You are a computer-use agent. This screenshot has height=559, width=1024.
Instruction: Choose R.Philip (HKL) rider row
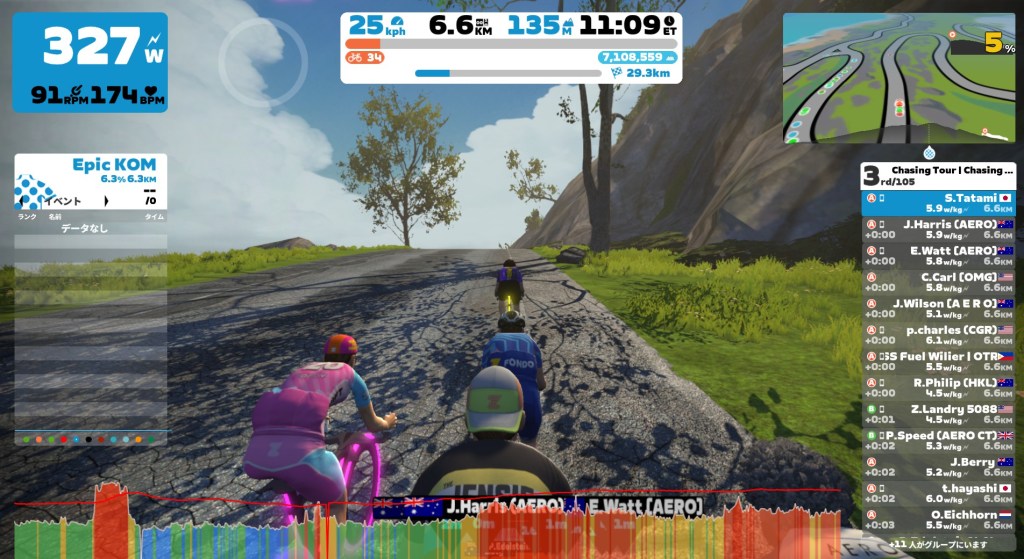tap(938, 387)
